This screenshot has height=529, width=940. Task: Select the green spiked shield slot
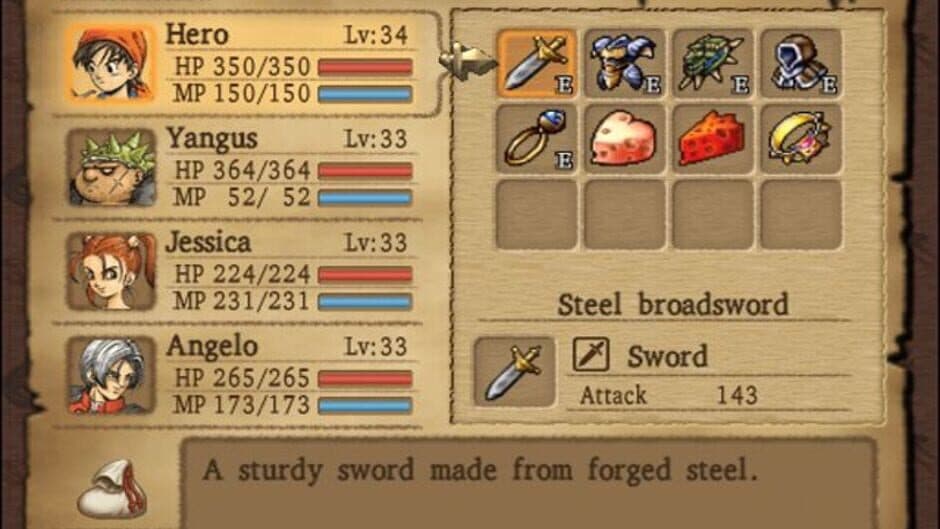pos(712,63)
